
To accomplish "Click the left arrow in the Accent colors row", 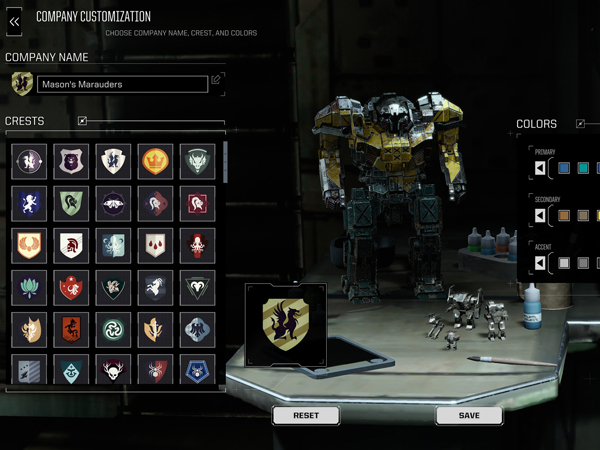I will 541,263.
